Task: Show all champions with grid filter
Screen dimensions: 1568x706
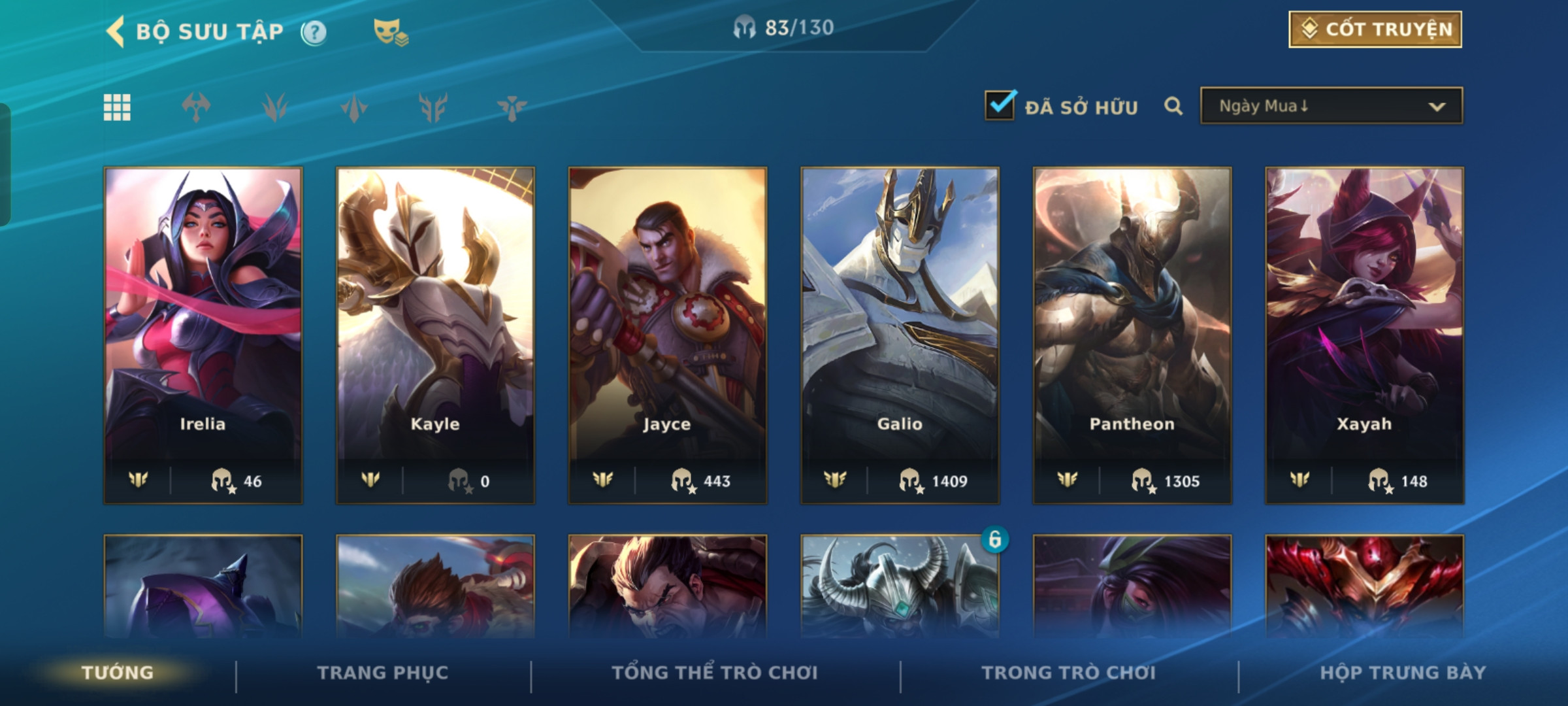Action: tap(117, 107)
